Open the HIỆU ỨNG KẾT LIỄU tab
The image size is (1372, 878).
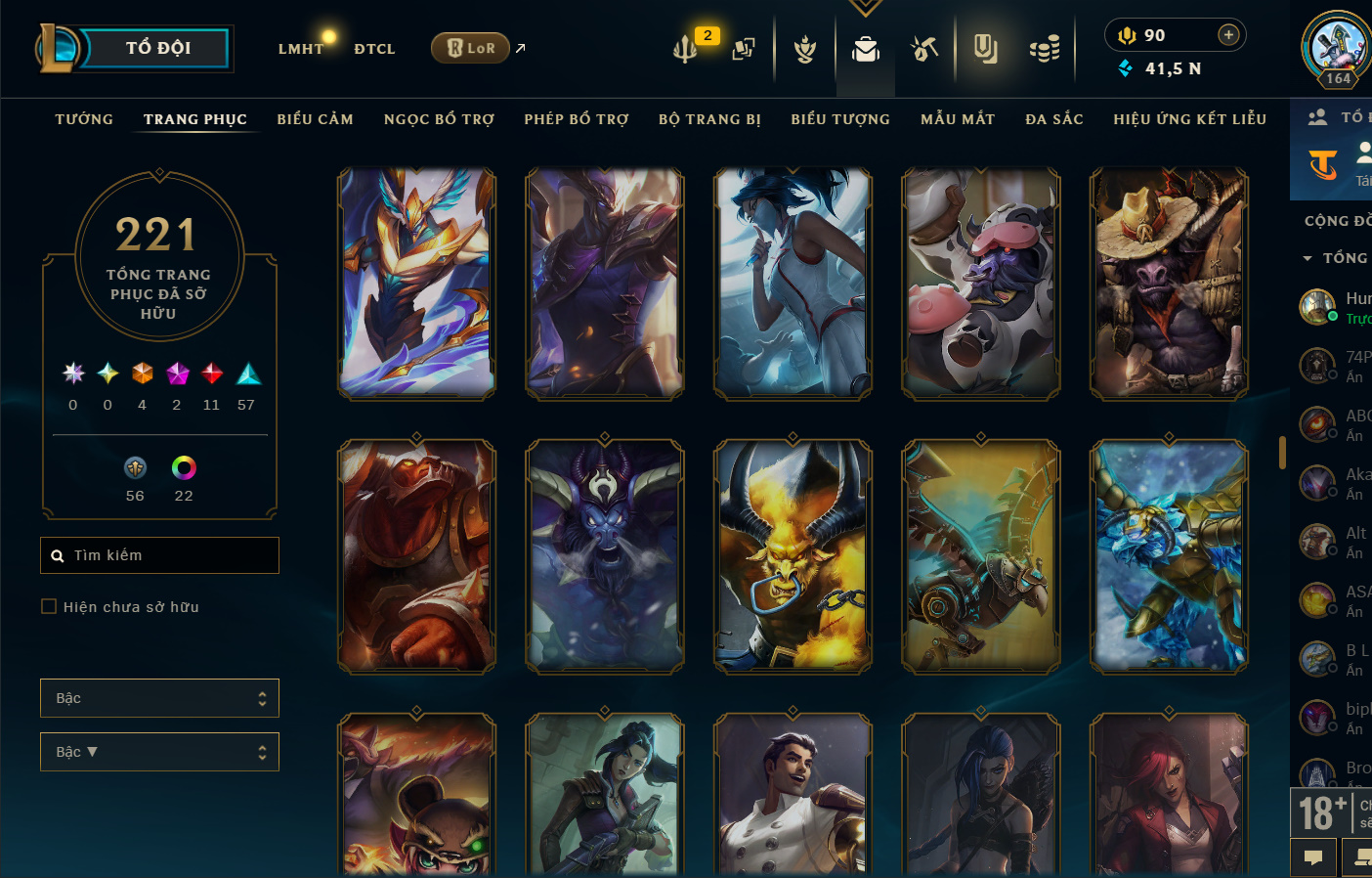[1189, 119]
